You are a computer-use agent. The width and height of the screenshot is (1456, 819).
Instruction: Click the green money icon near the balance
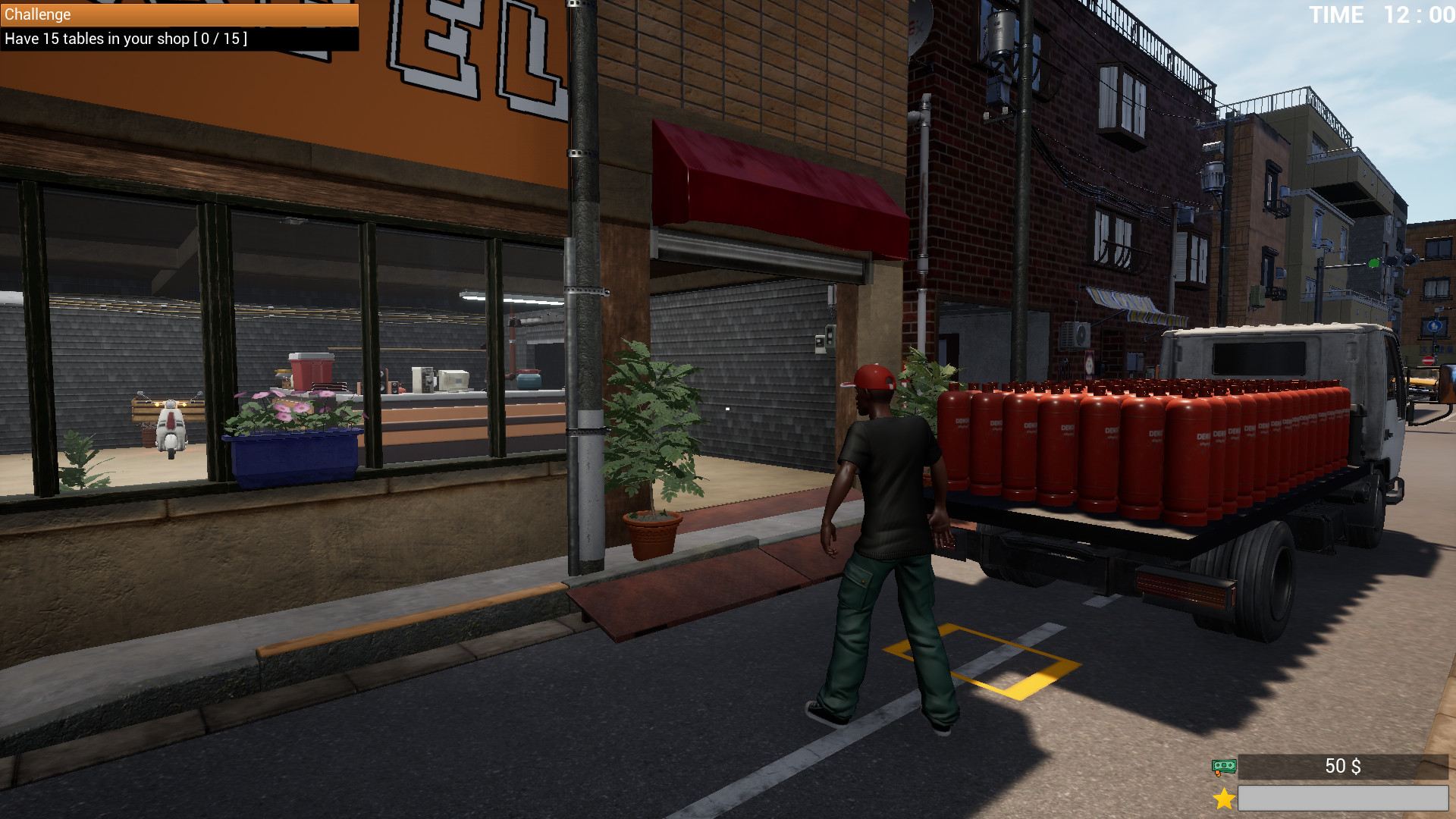click(1223, 767)
